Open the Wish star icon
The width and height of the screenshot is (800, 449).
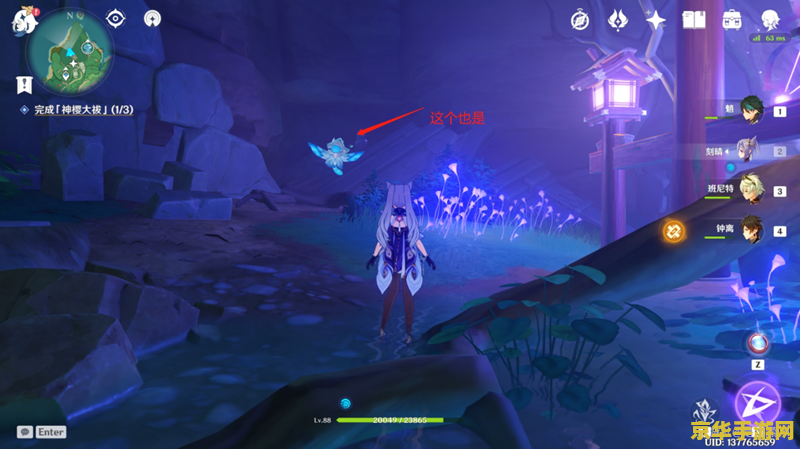point(655,20)
